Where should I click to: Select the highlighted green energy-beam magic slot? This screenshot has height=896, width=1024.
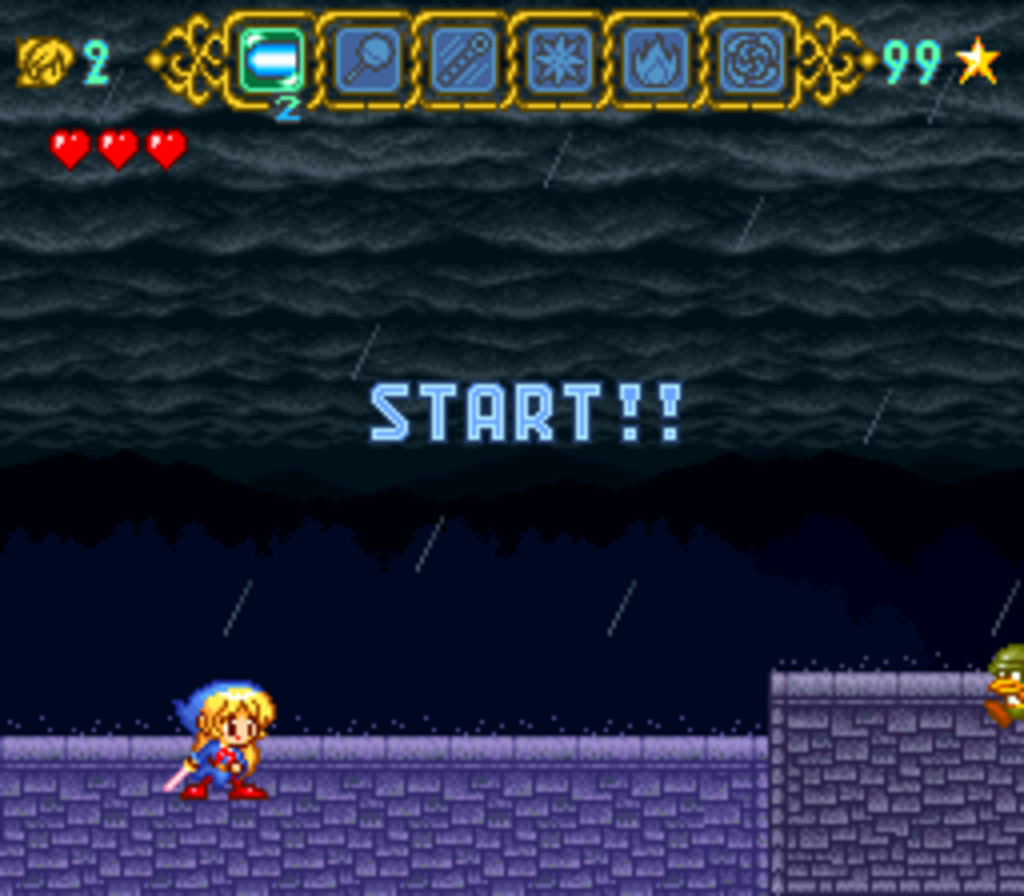point(271,61)
